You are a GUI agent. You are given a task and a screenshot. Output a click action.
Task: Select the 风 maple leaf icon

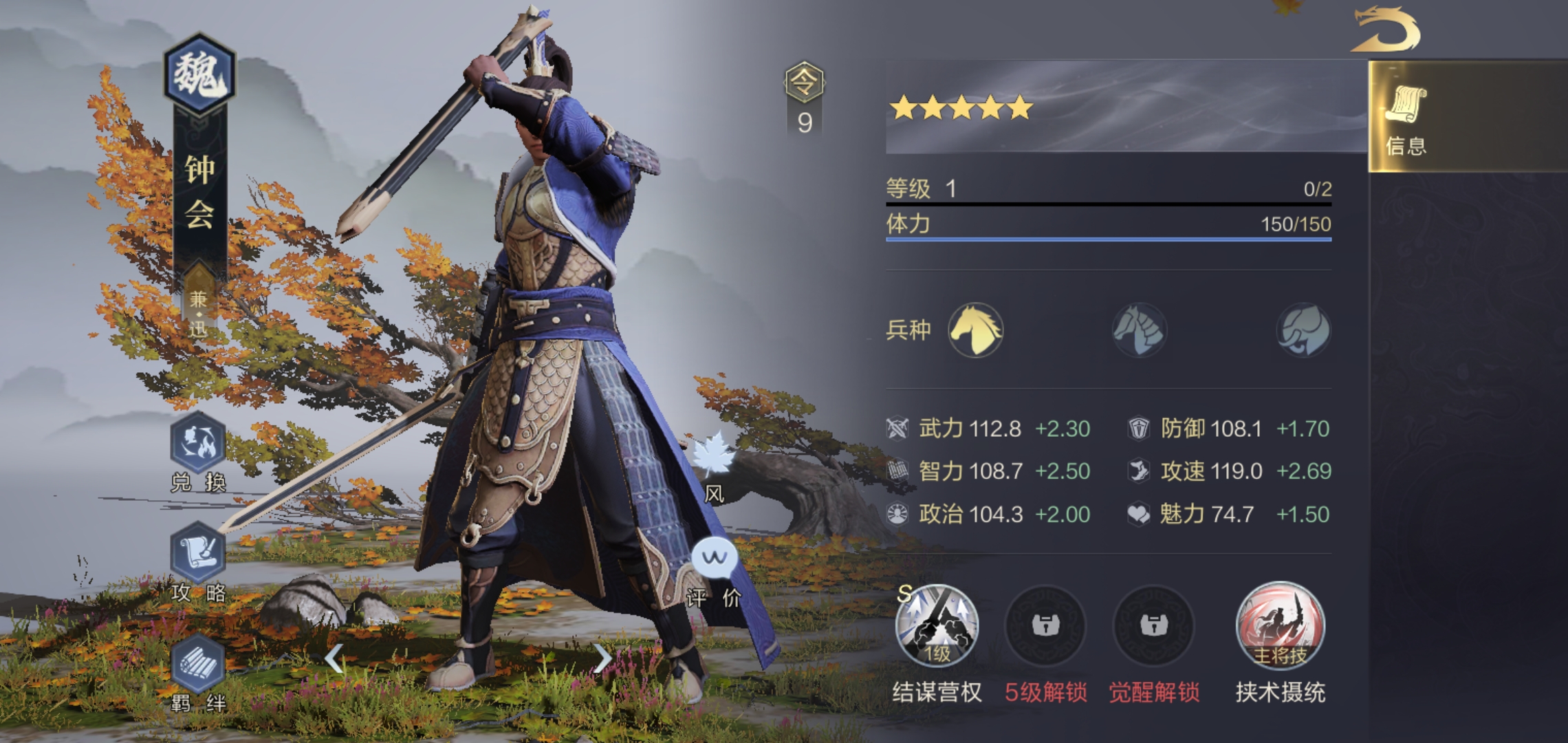click(713, 455)
